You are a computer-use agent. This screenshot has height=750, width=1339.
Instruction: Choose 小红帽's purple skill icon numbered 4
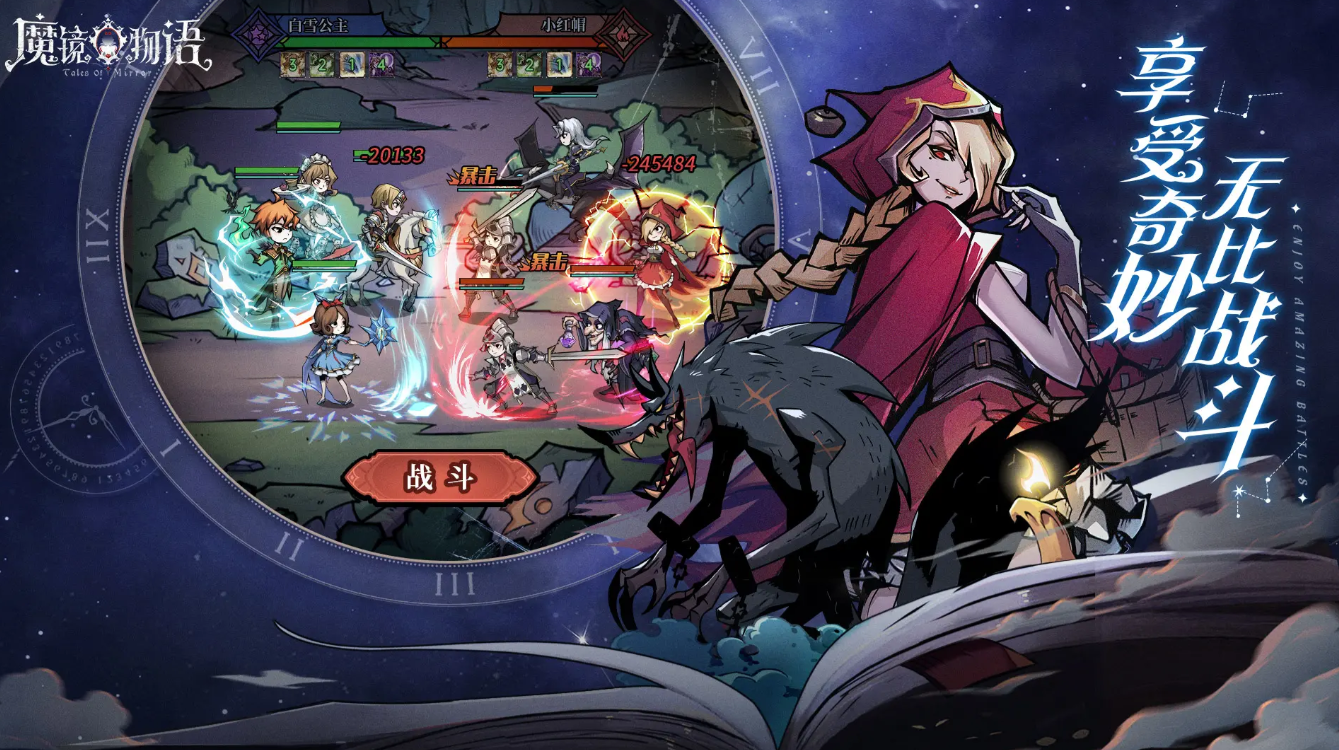(x=590, y=66)
